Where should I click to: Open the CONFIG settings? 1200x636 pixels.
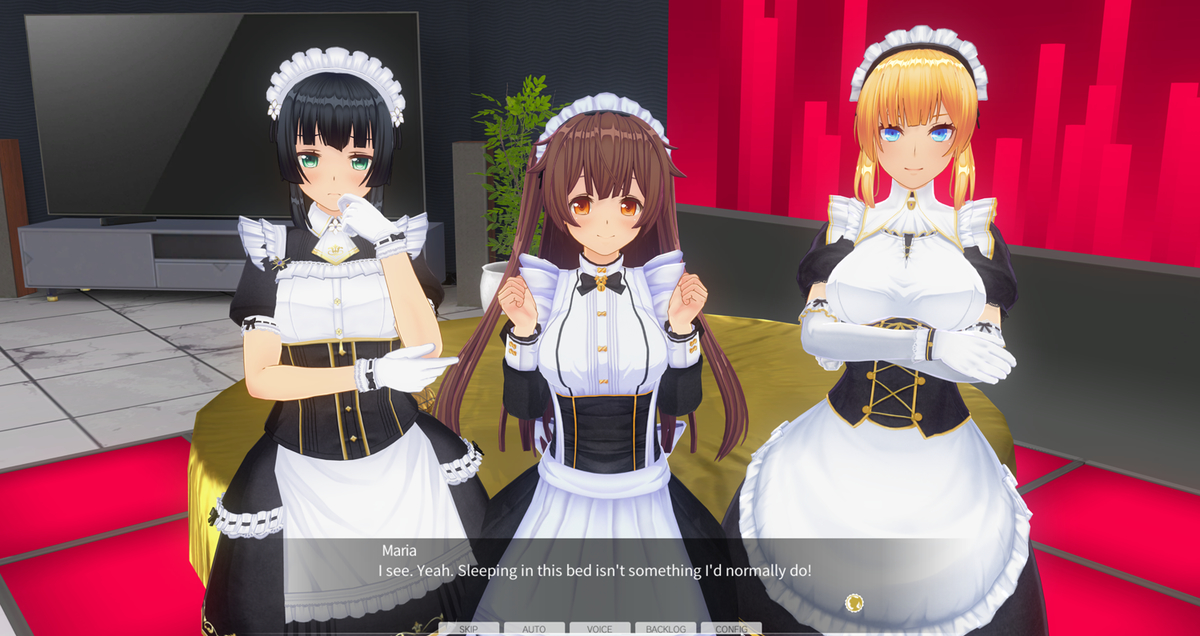pos(731,629)
